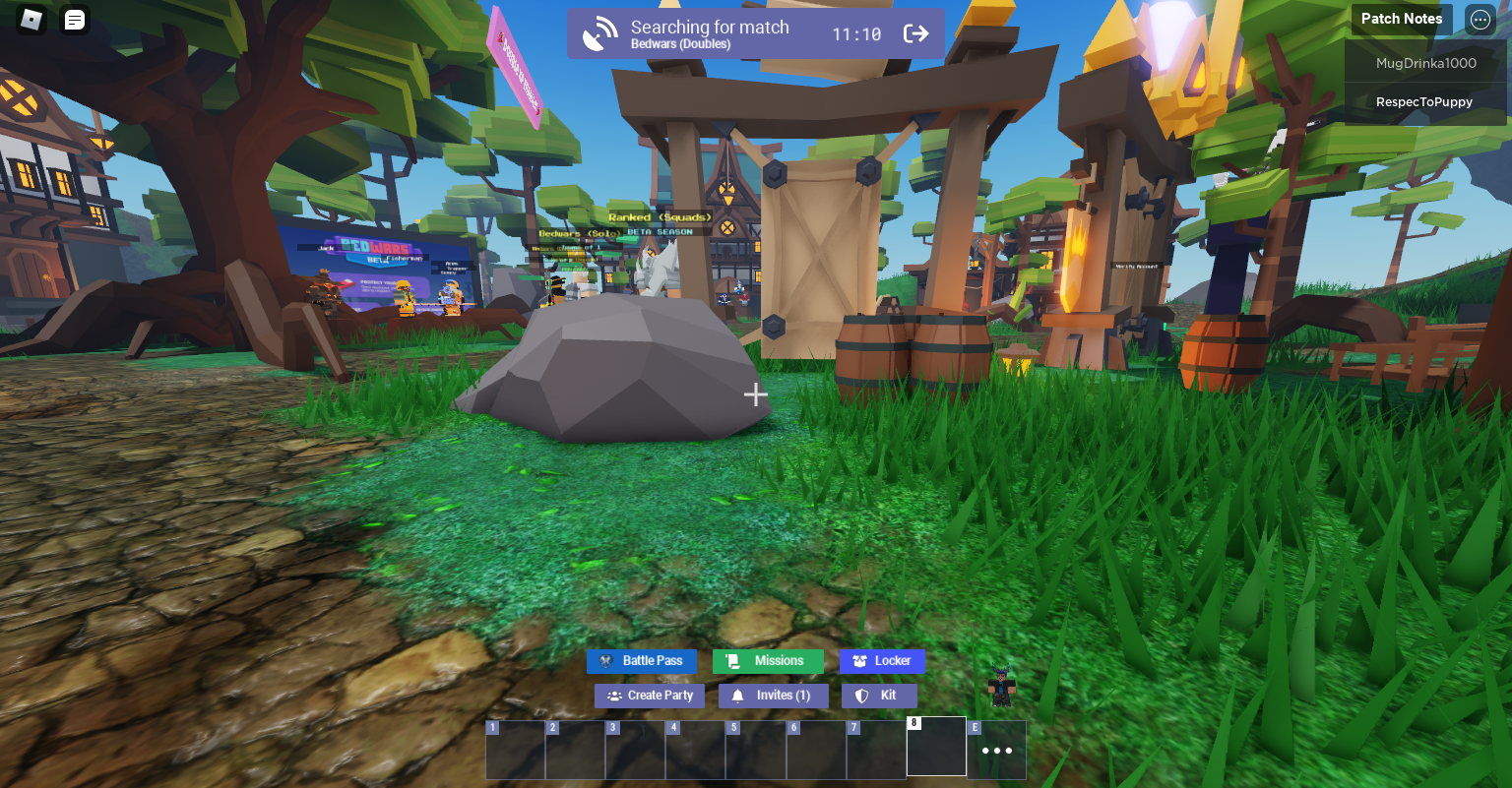Viewport: 1512px width, 788px height.
Task: Select RespecToPuppy on the player list
Action: click(x=1424, y=101)
